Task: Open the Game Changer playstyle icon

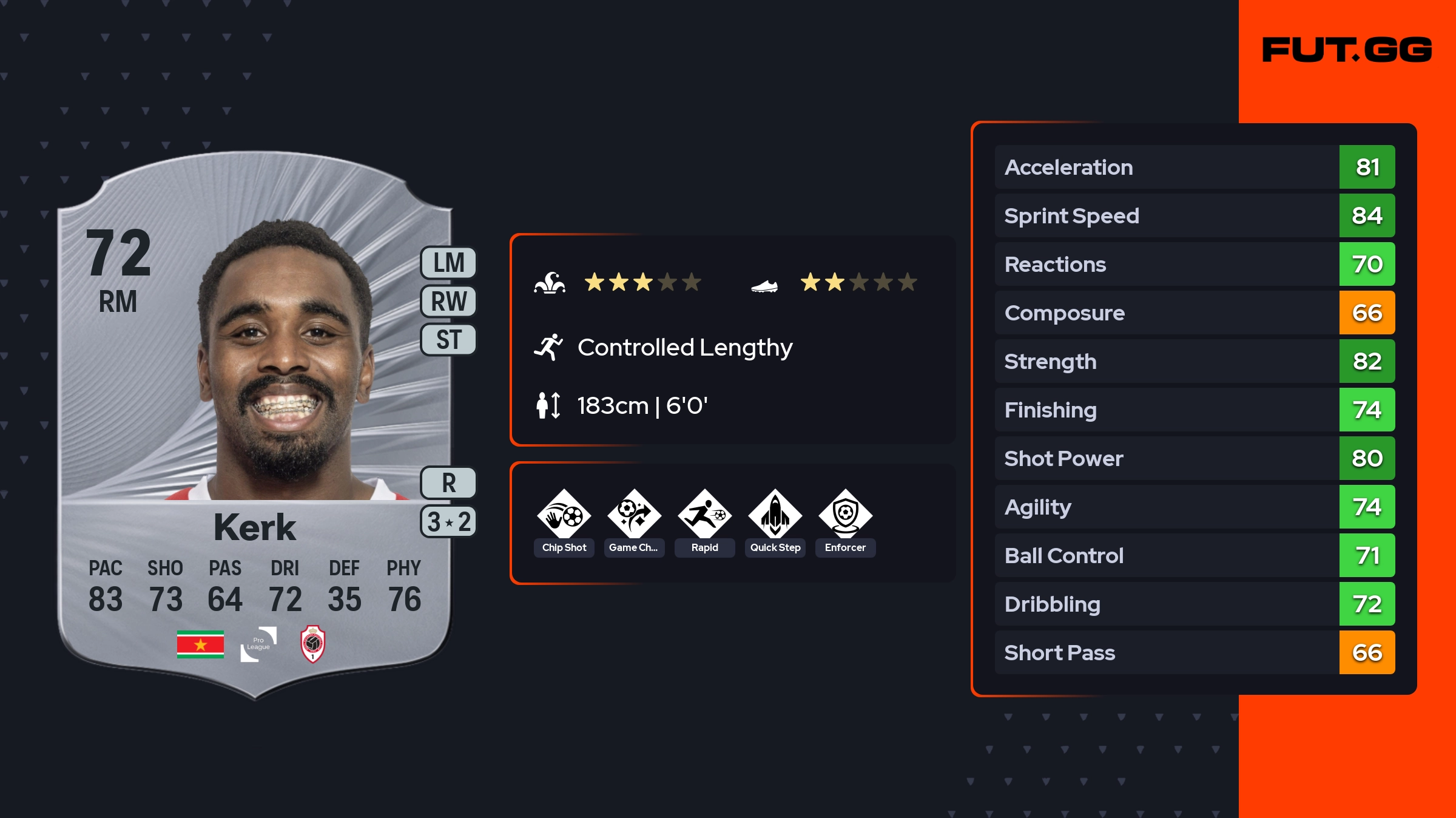Action: point(634,515)
